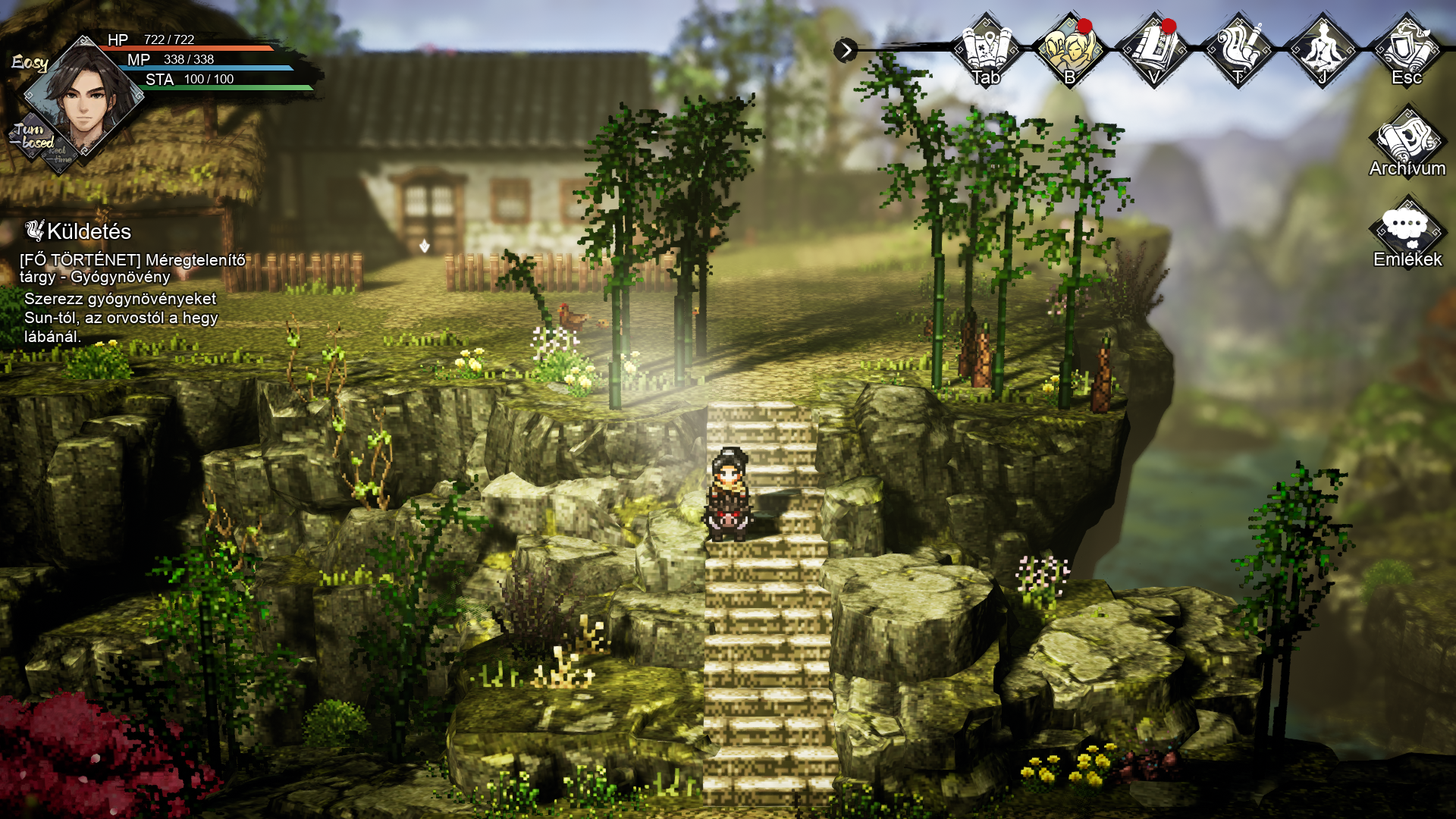Viewport: 1456px width, 819px height.
Task: Open the book icon labeled V
Action: tap(1153, 50)
